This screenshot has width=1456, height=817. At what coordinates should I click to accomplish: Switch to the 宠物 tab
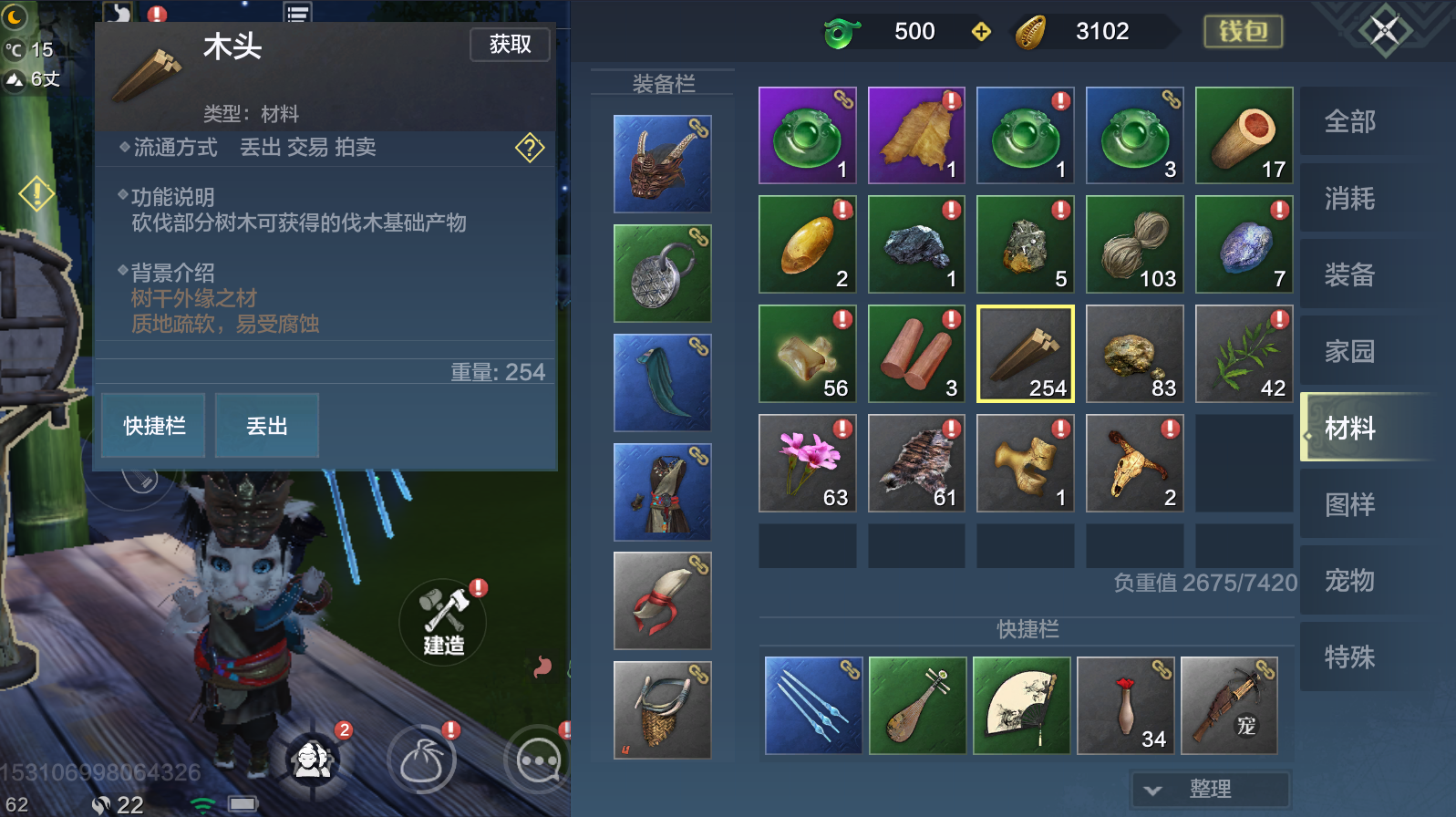(x=1348, y=580)
